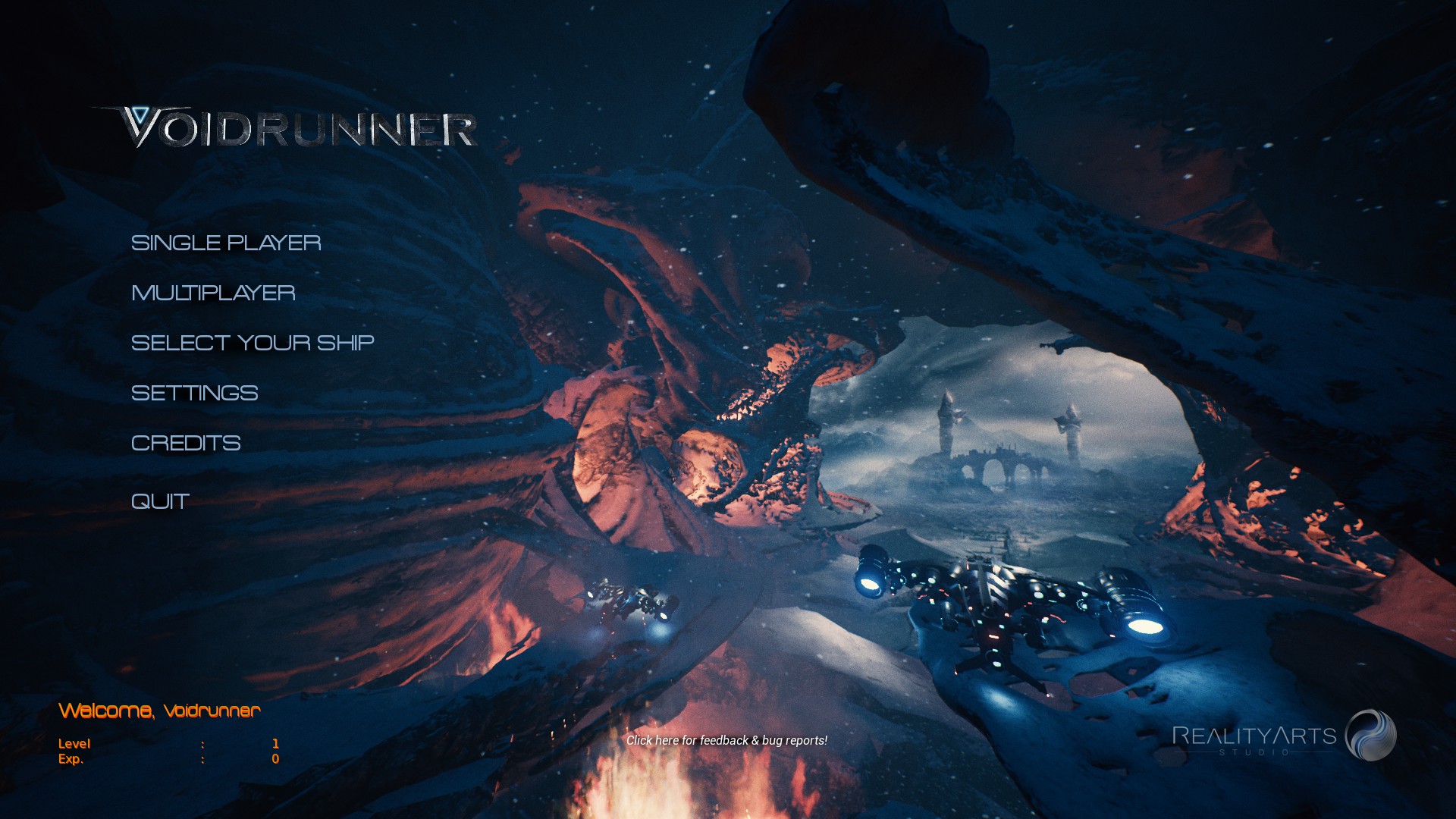Click the Exp. value showing 0
The height and width of the screenshot is (819, 1456).
[x=276, y=758]
